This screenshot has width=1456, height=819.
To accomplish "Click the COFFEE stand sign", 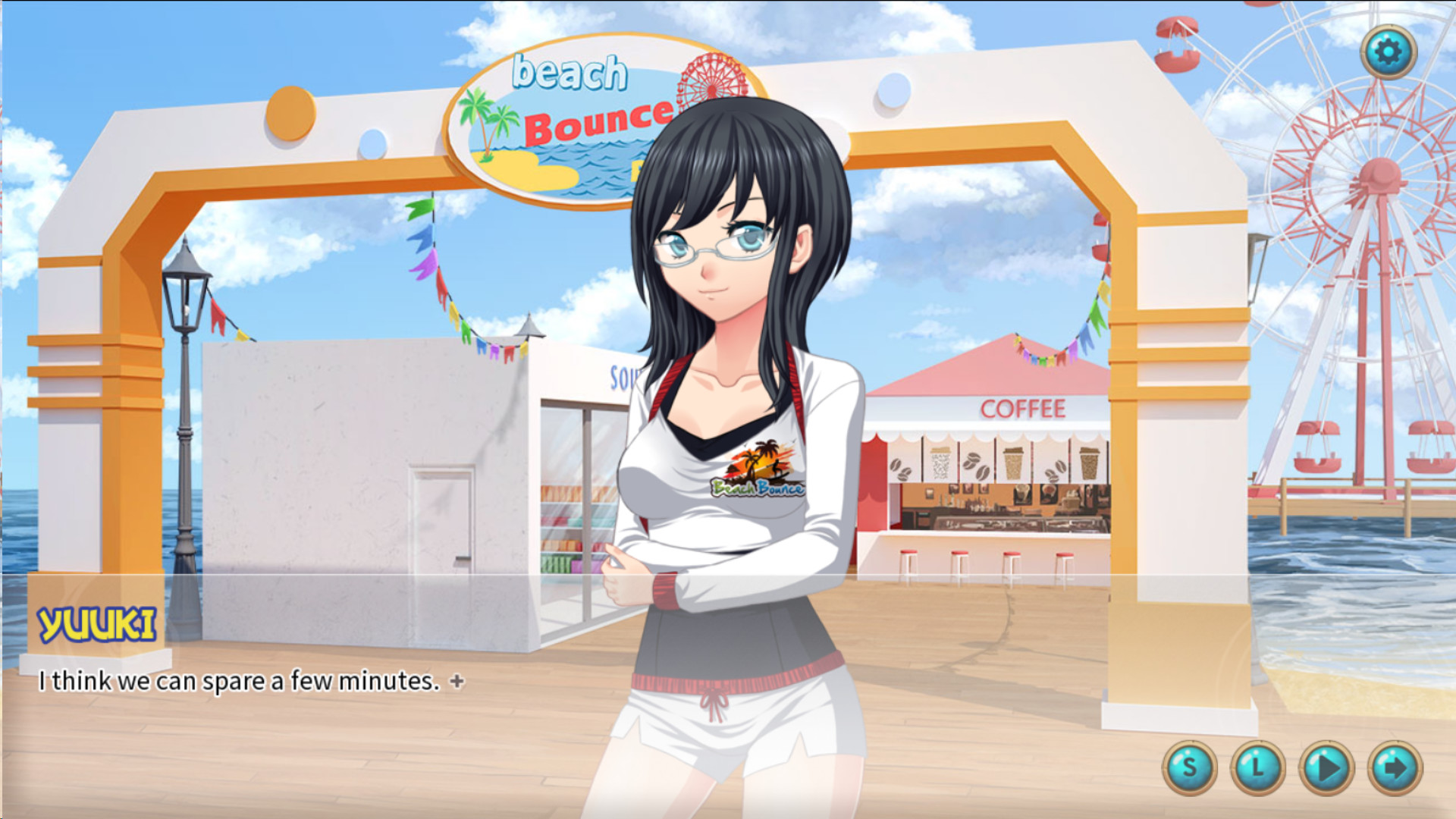I will [x=1023, y=409].
